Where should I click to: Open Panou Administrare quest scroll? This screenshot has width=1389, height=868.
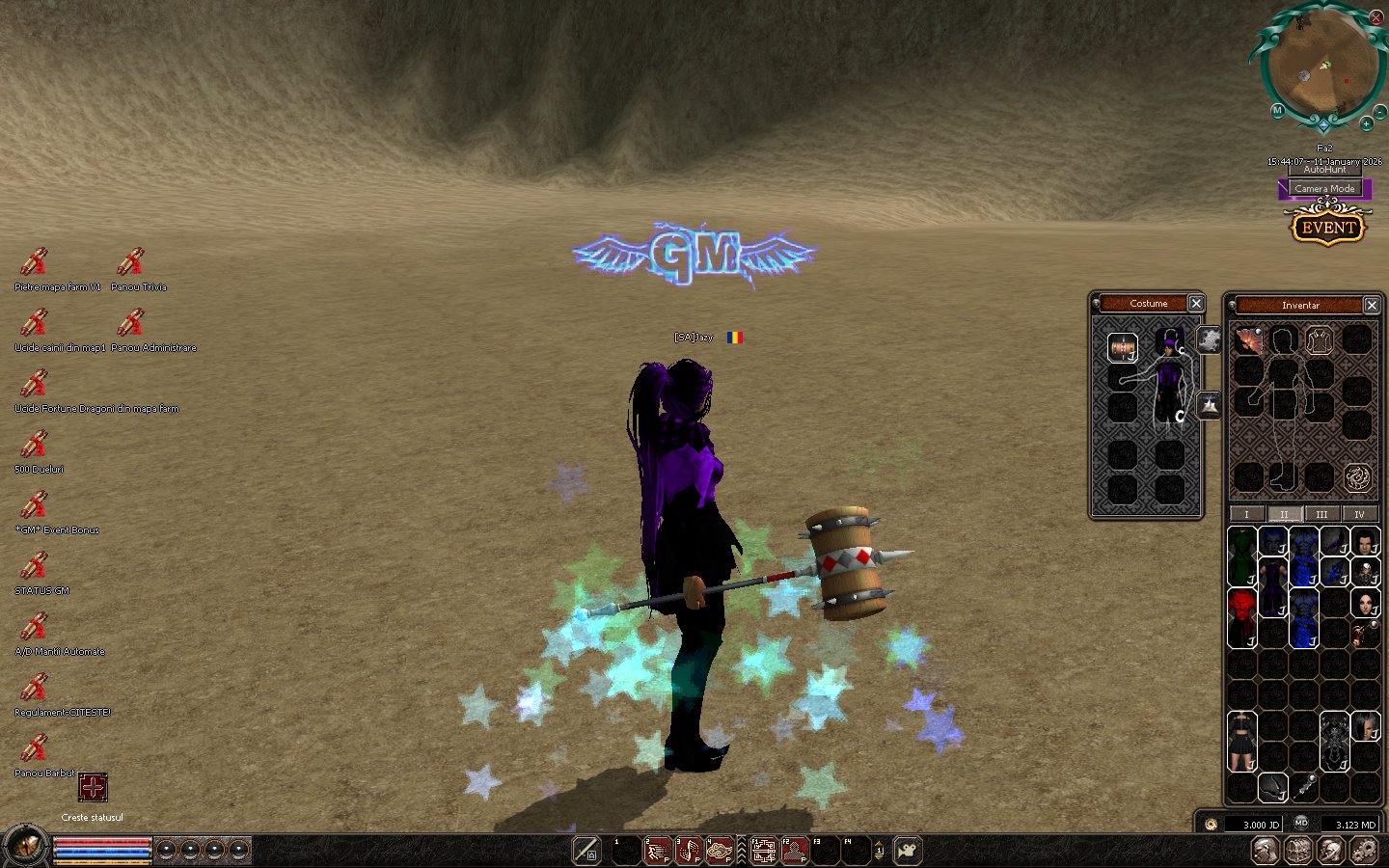pos(130,323)
